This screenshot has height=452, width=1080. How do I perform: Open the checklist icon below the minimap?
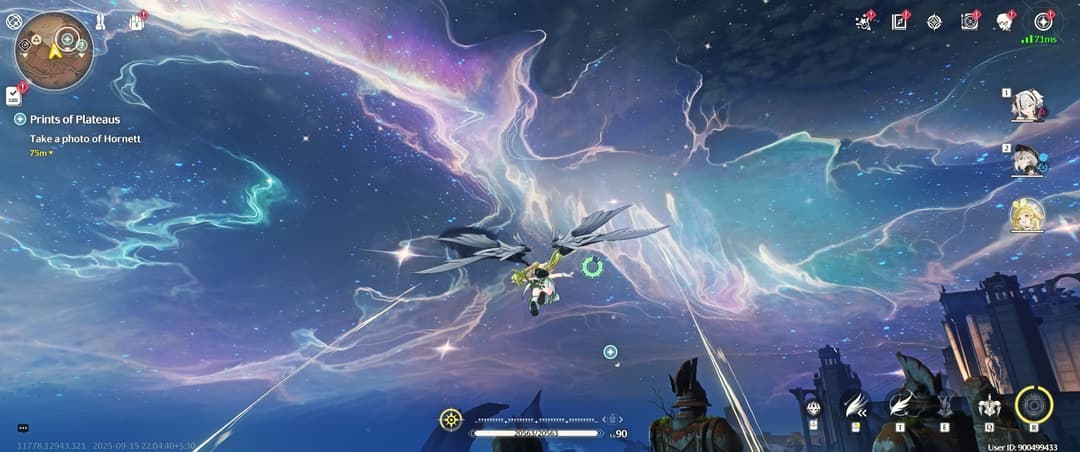[x=13, y=94]
